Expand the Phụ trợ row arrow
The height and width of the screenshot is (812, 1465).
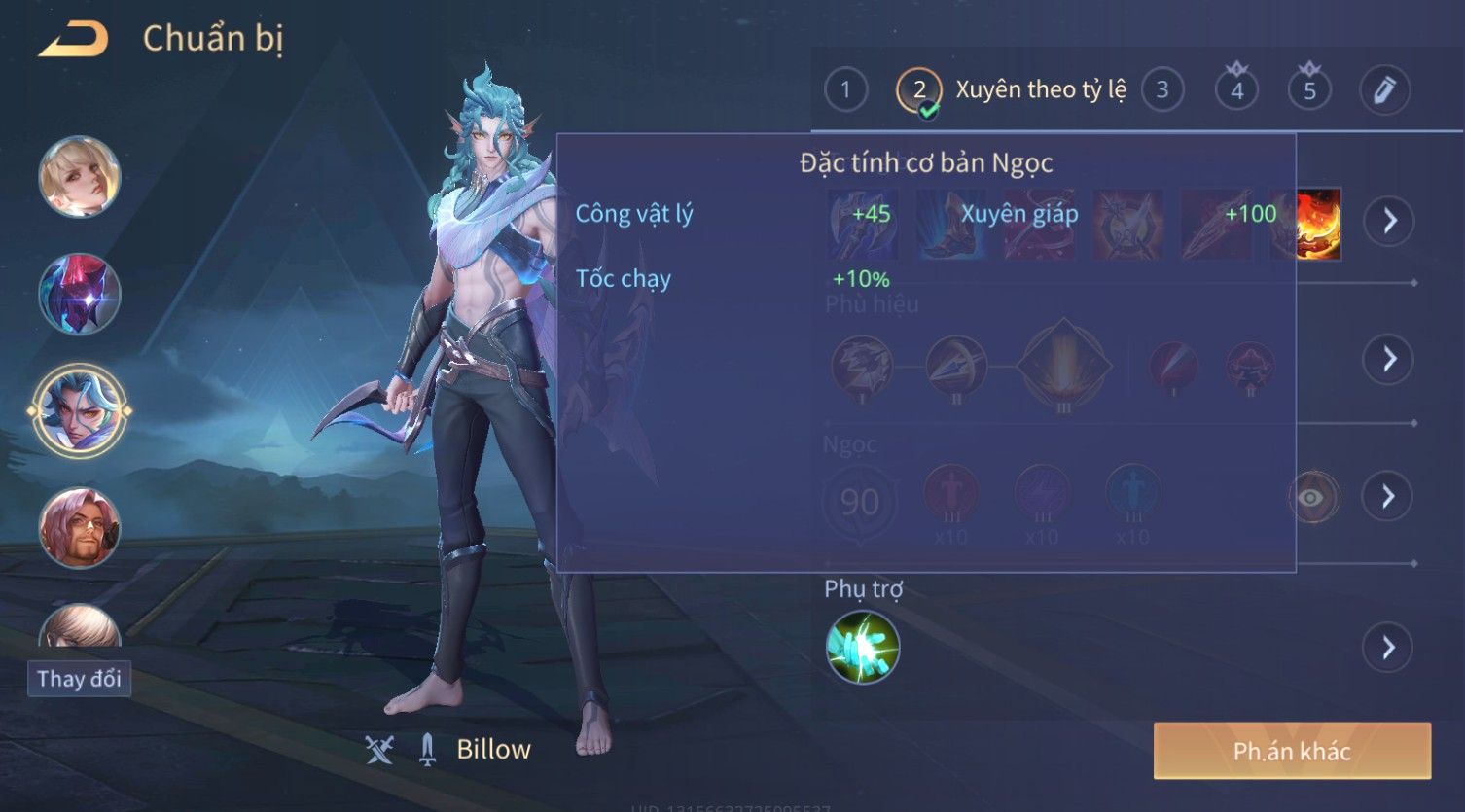pos(1388,648)
